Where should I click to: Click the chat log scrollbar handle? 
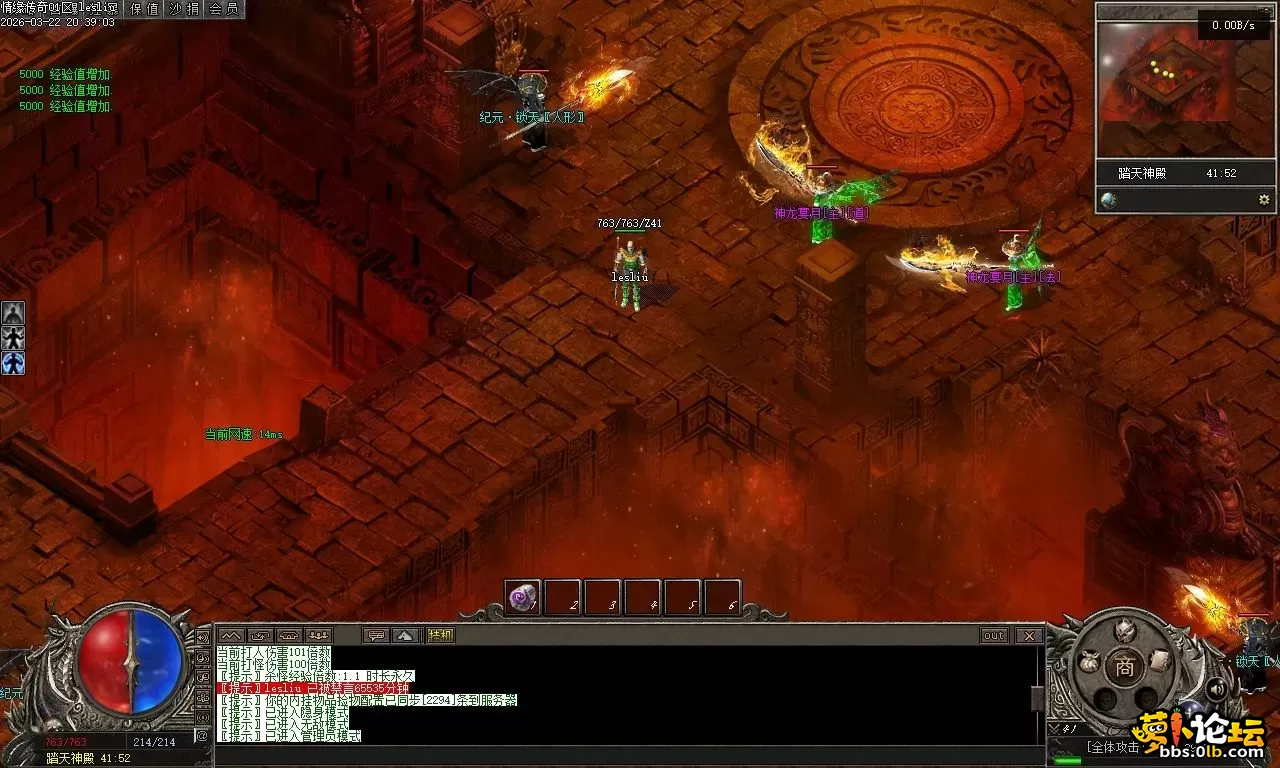[x=1037, y=698]
